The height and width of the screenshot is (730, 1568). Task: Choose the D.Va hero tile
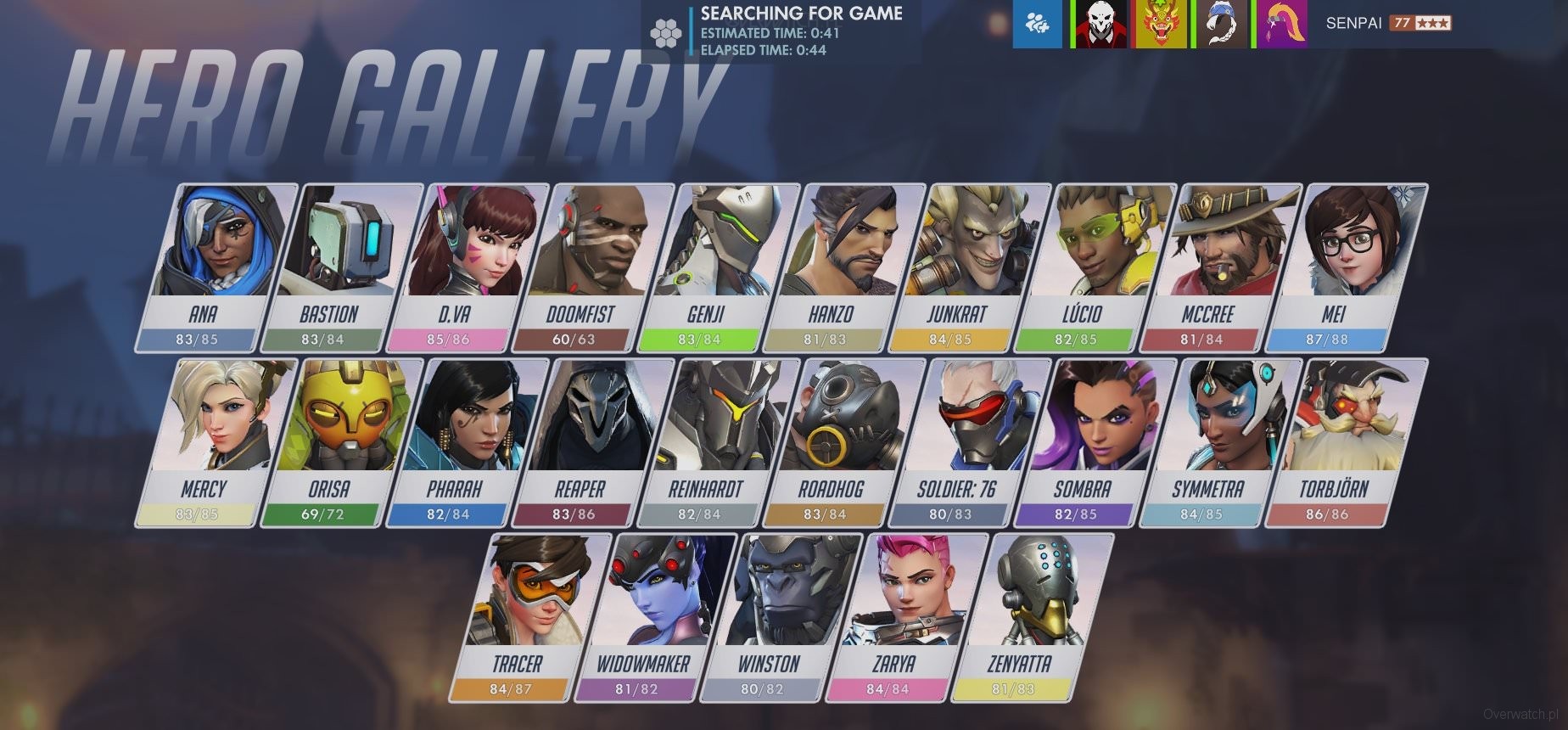click(x=468, y=267)
